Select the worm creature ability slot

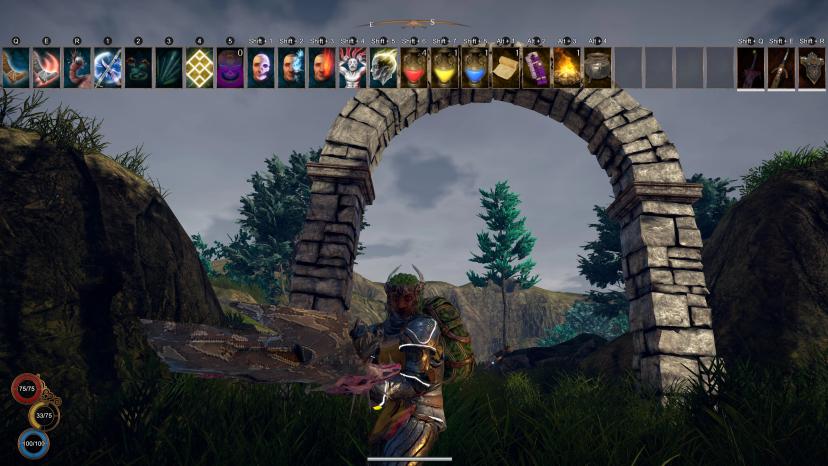coord(77,67)
